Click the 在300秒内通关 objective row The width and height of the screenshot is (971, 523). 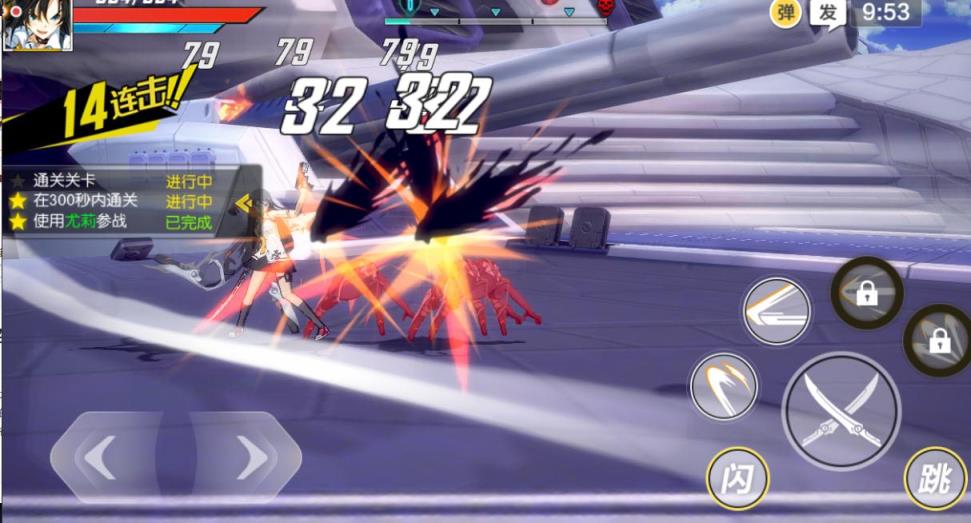click(110, 201)
